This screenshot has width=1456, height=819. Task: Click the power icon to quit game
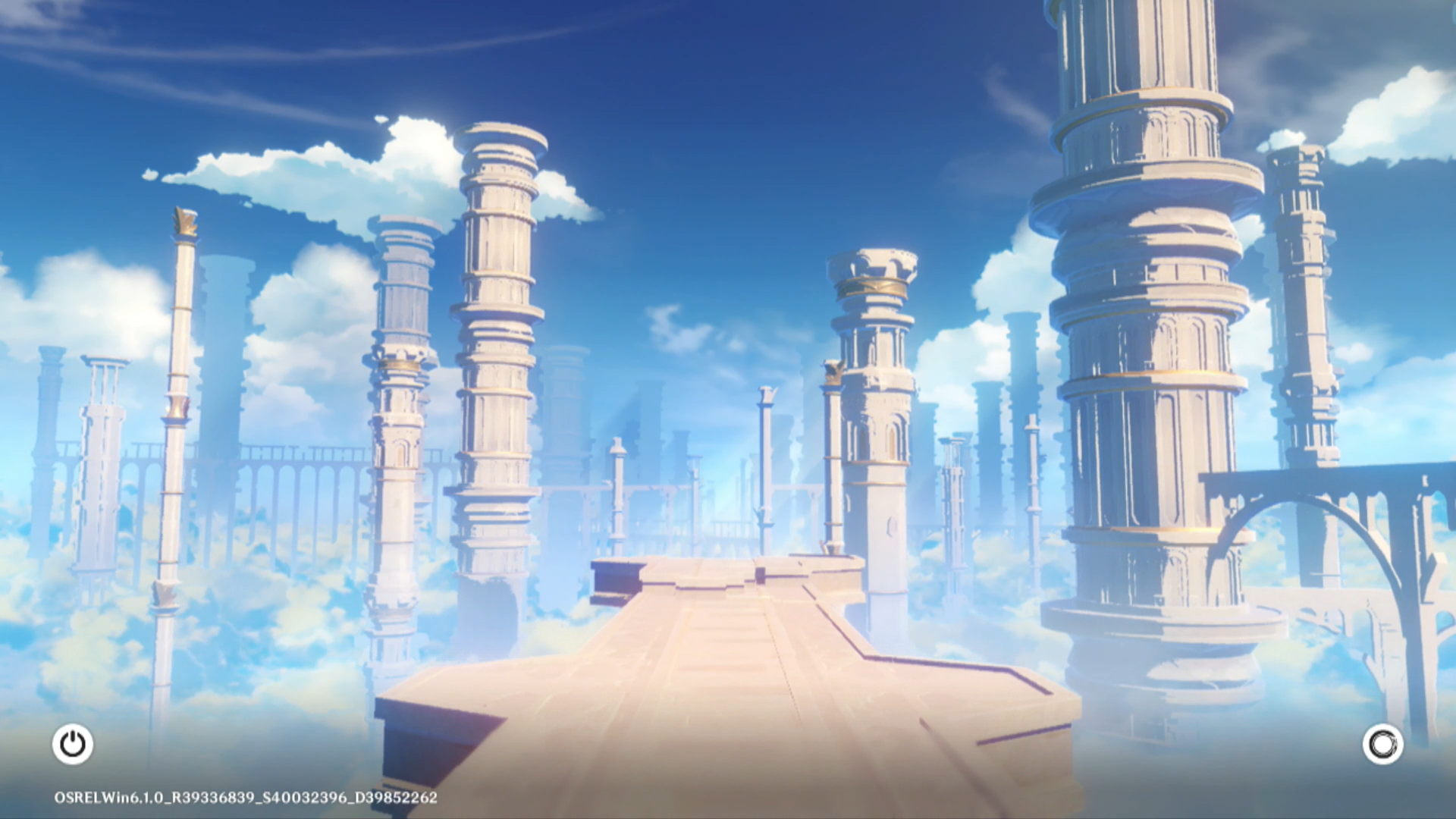tap(73, 744)
